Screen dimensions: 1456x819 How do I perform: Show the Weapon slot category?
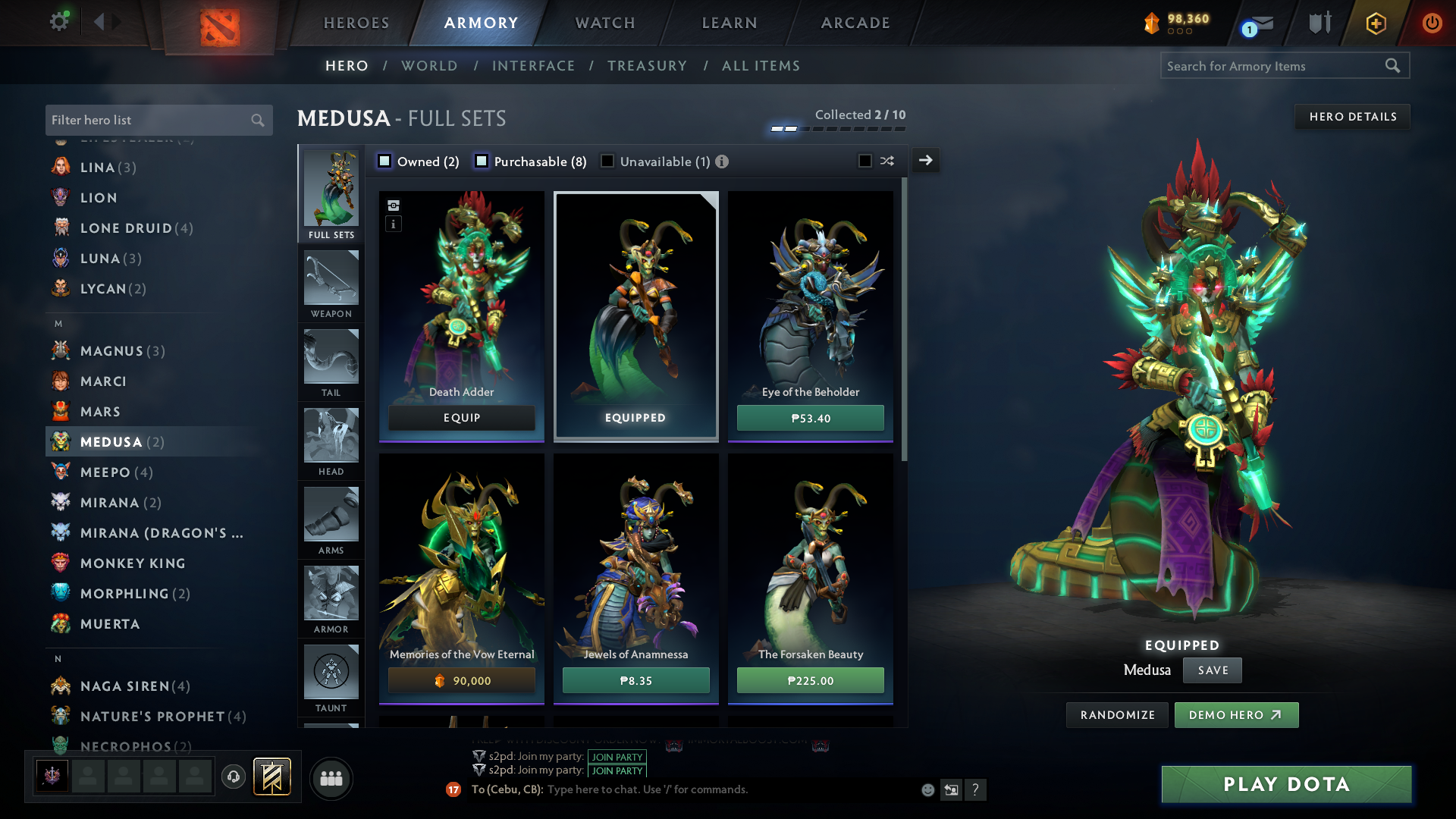point(331,285)
